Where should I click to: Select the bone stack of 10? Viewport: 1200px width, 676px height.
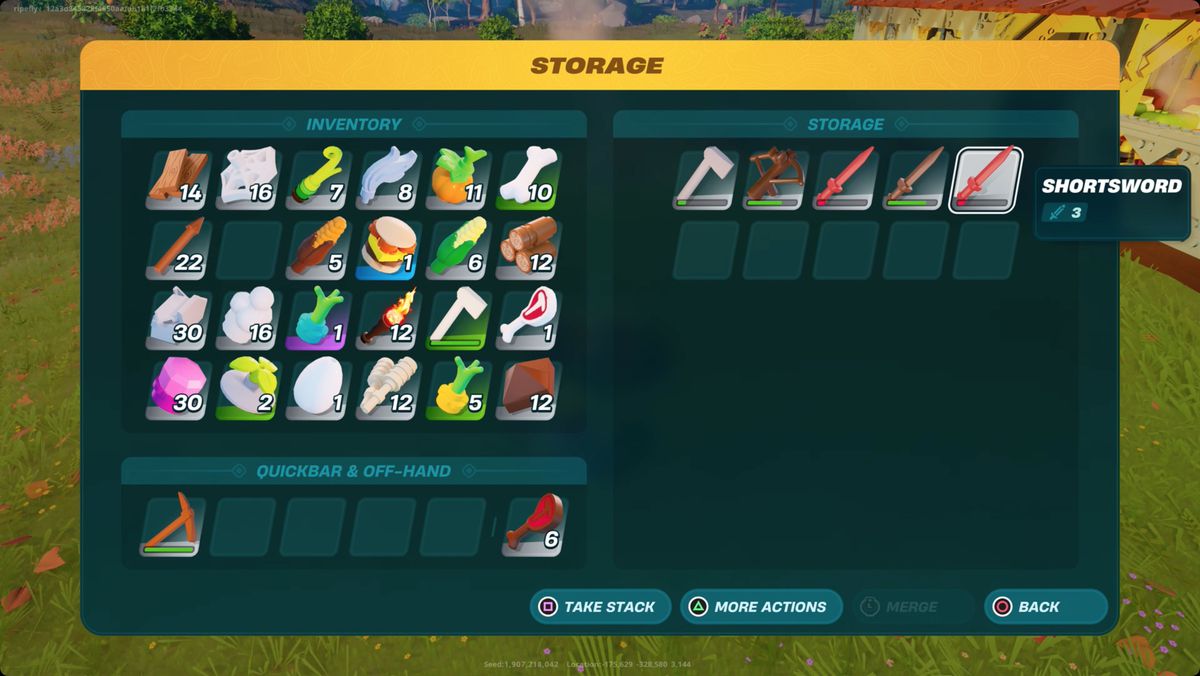click(528, 179)
